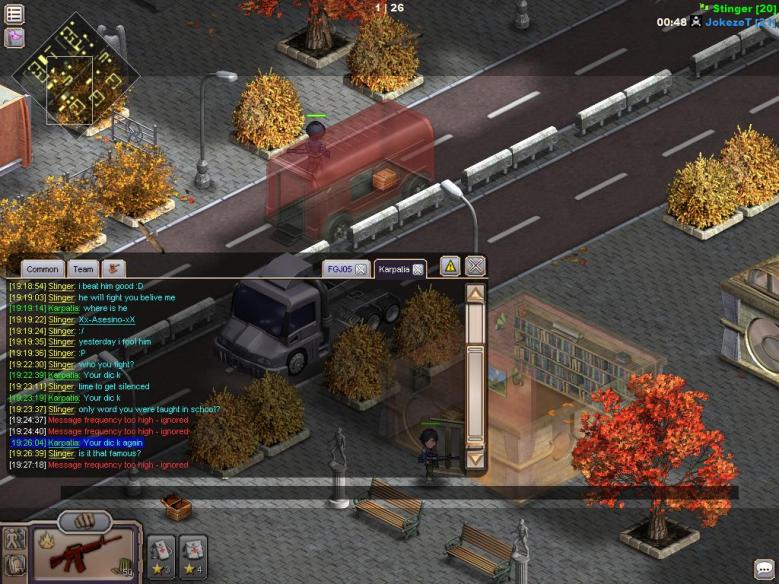
Task: Use the medkit with 3 stars
Action: click(161, 551)
